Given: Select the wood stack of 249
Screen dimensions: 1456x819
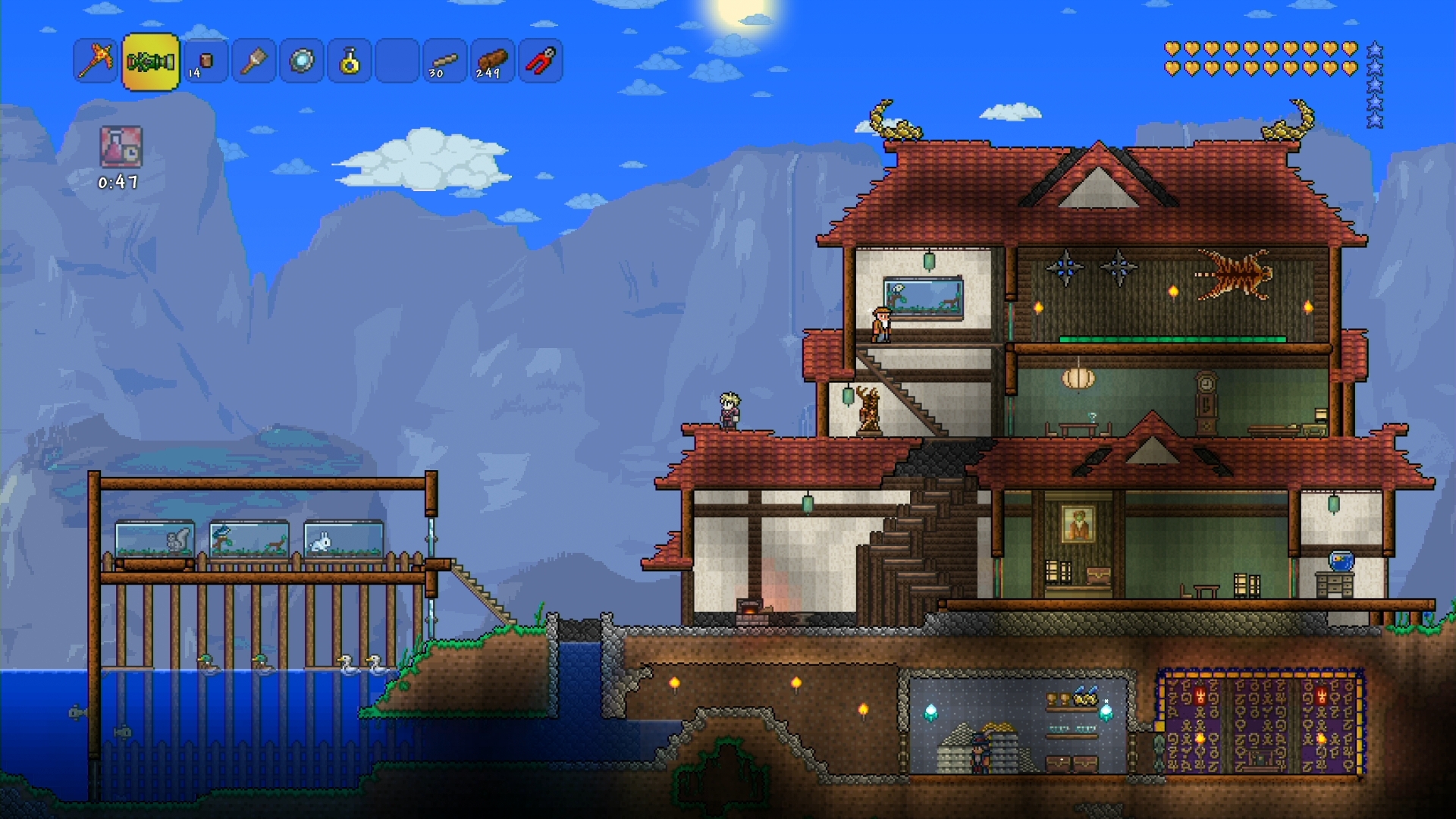Looking at the screenshot, I should [492, 61].
